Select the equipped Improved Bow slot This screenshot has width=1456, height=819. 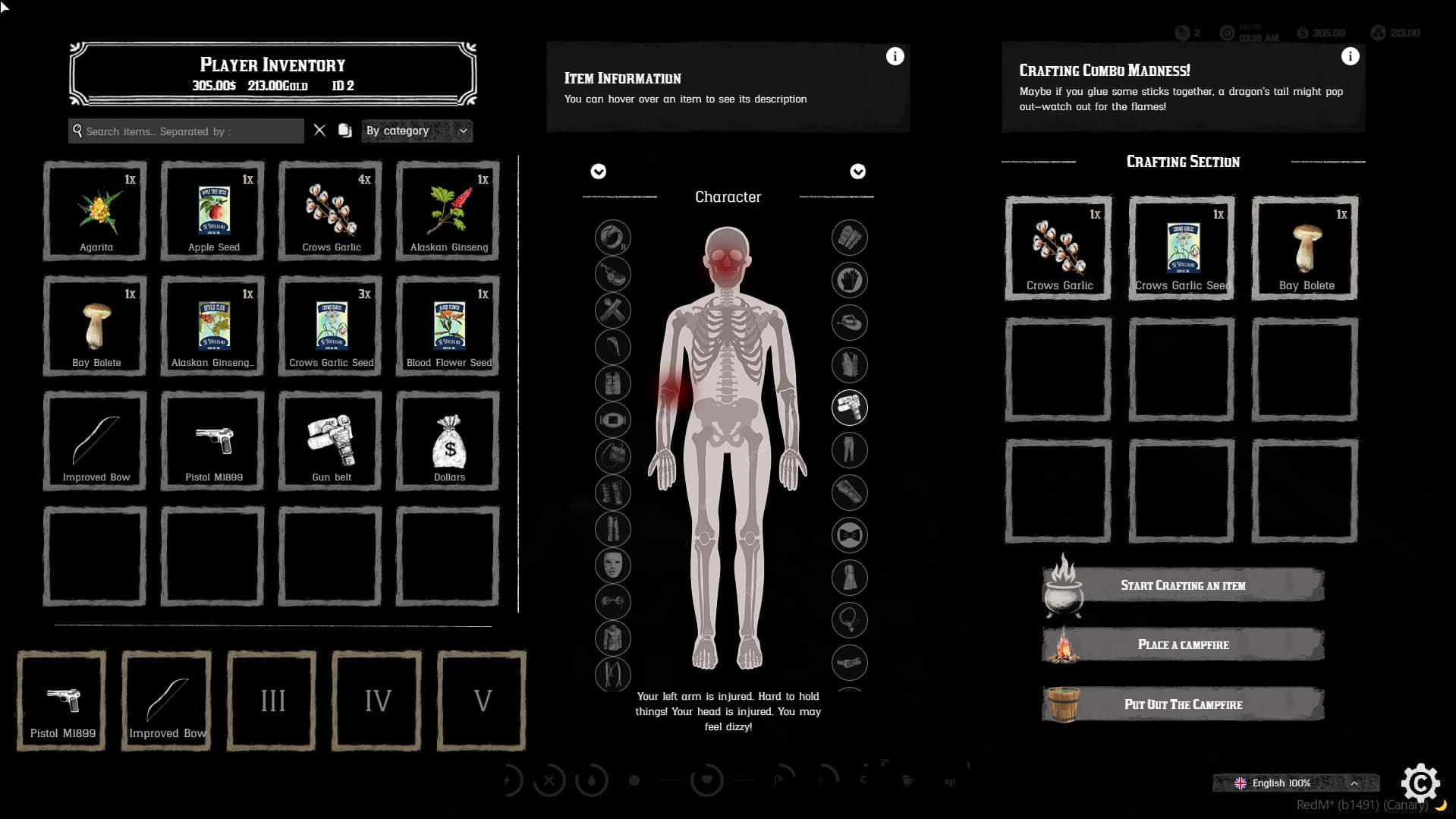coord(165,700)
